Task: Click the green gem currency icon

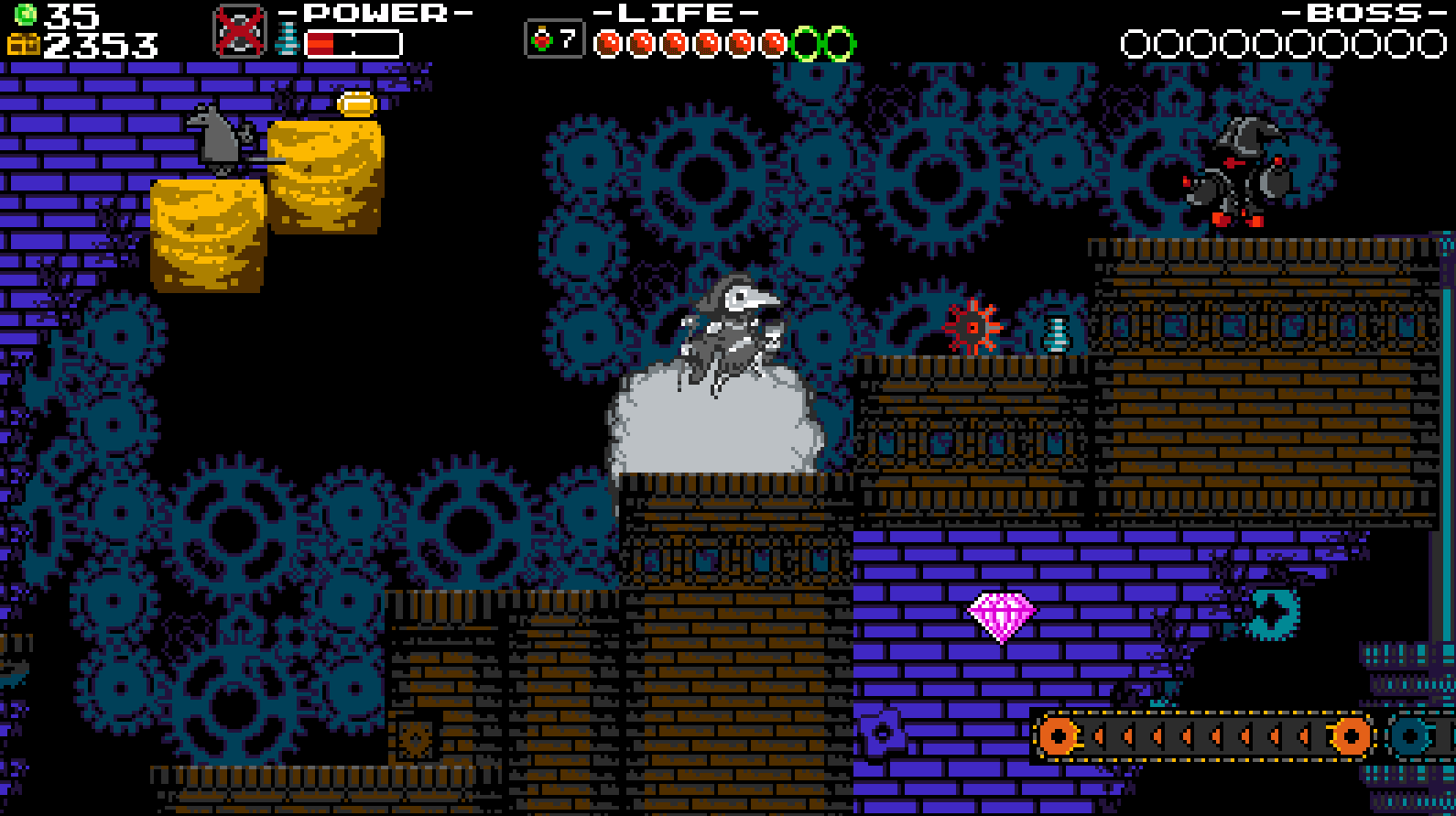Action: (x=27, y=13)
